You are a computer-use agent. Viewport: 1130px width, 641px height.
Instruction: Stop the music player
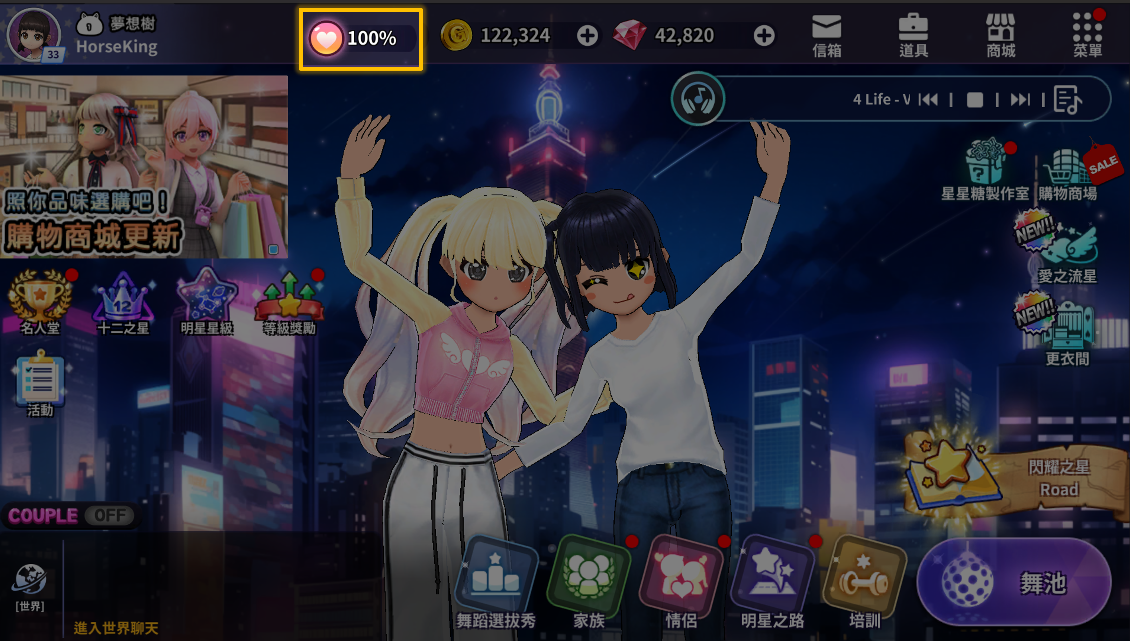(975, 99)
